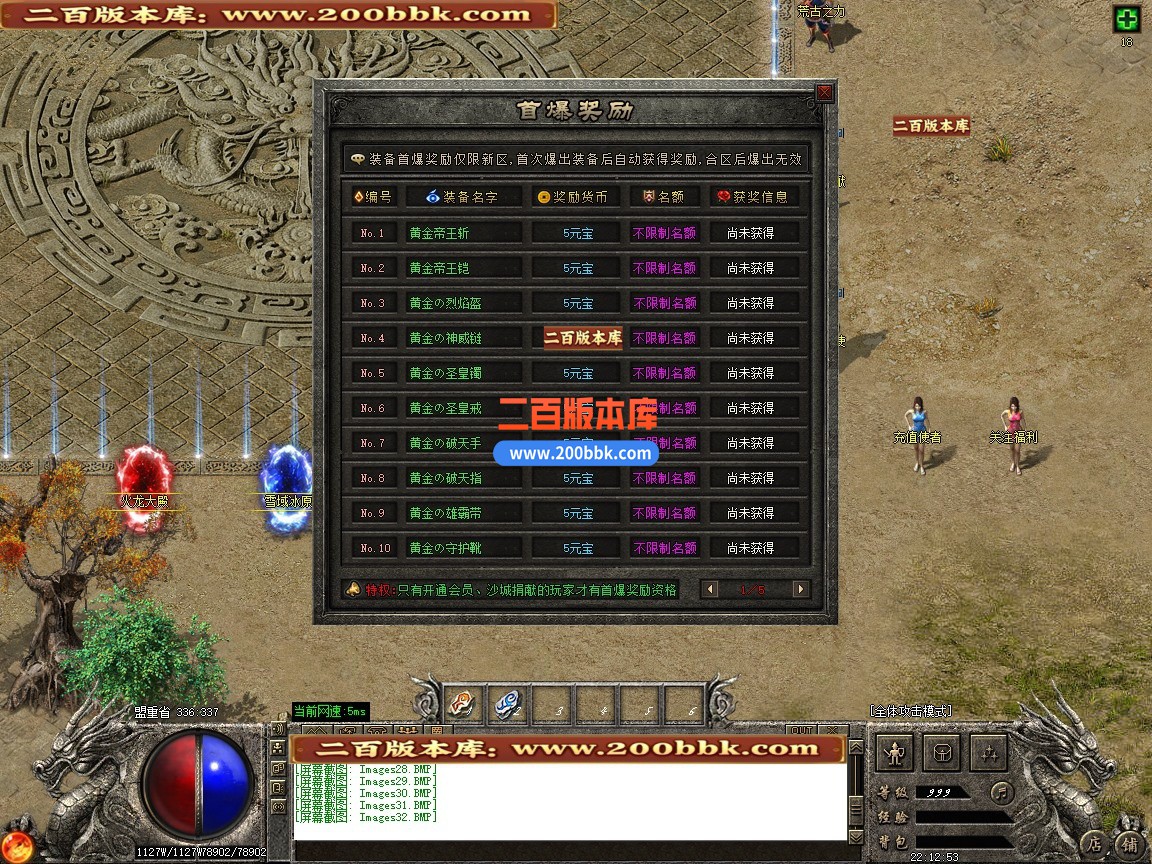1152x864 pixels.
Task: Go to the next reward page
Action: pyautogui.click(x=800, y=589)
